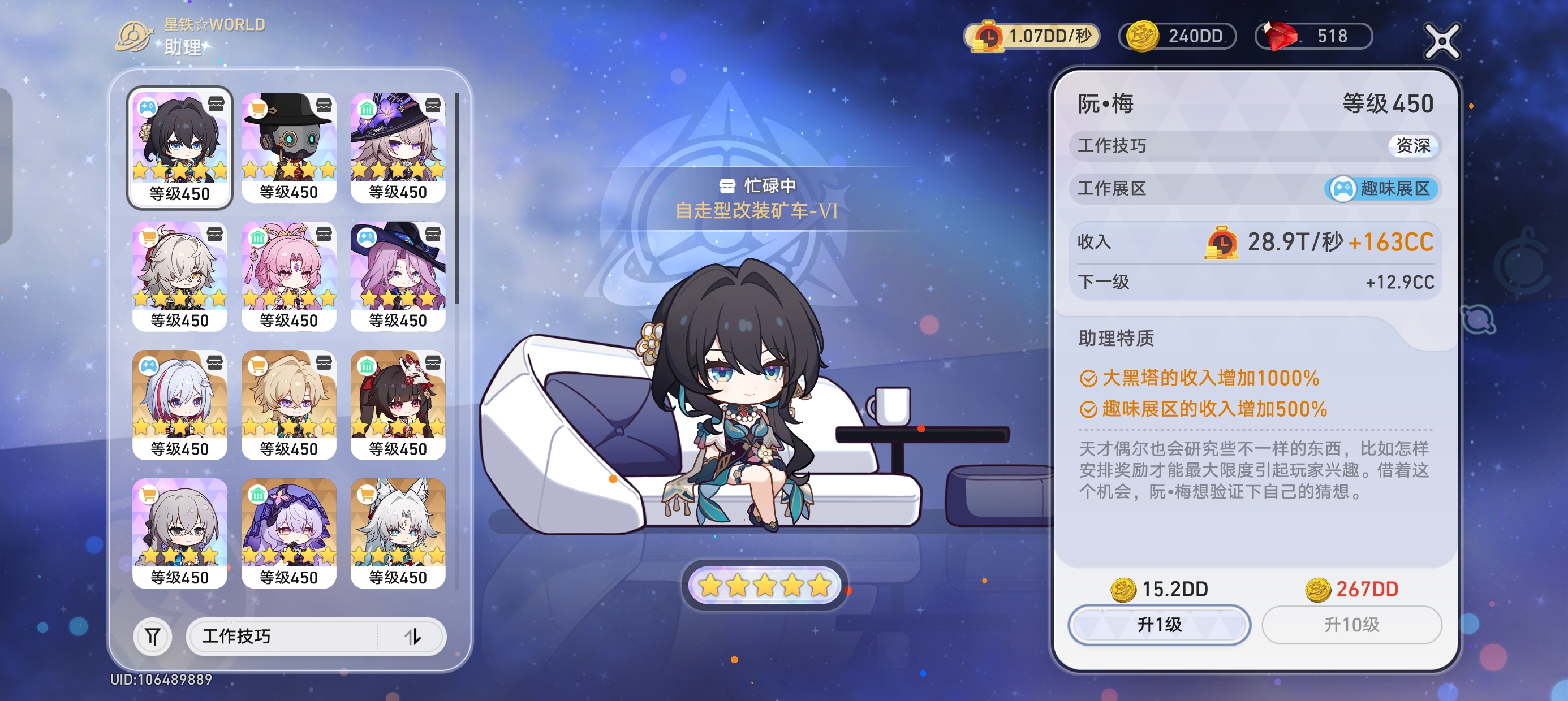Select the black-hat masked assistant card
The width and height of the screenshot is (1568, 701).
[x=288, y=147]
